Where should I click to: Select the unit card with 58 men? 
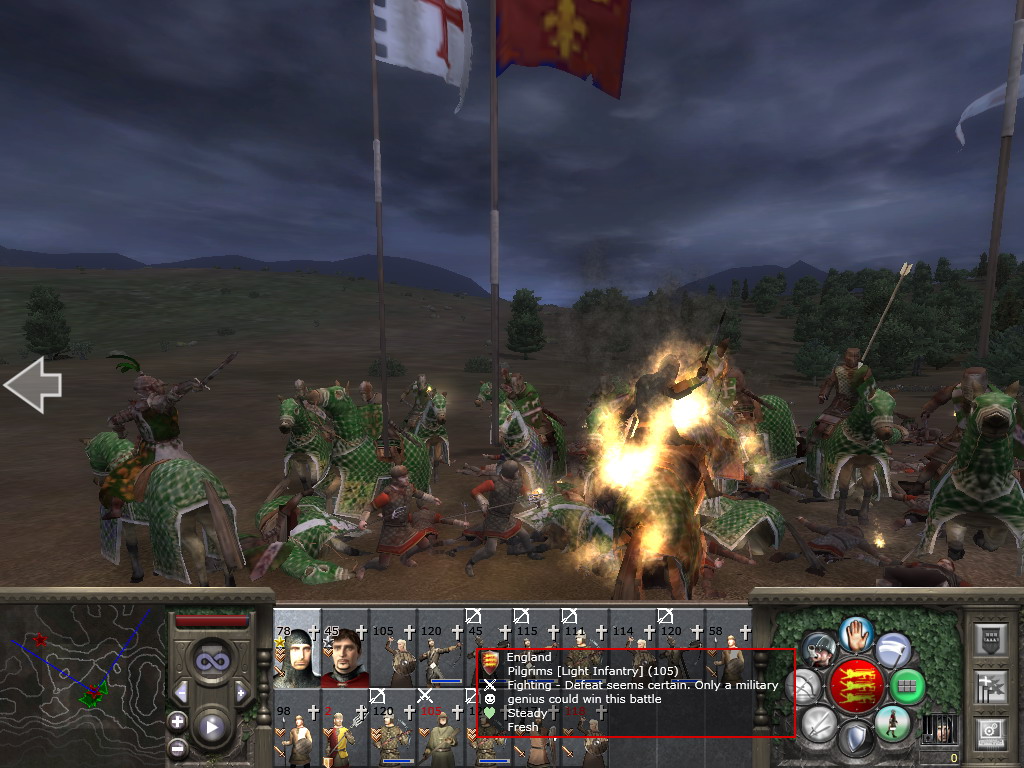coord(727,650)
